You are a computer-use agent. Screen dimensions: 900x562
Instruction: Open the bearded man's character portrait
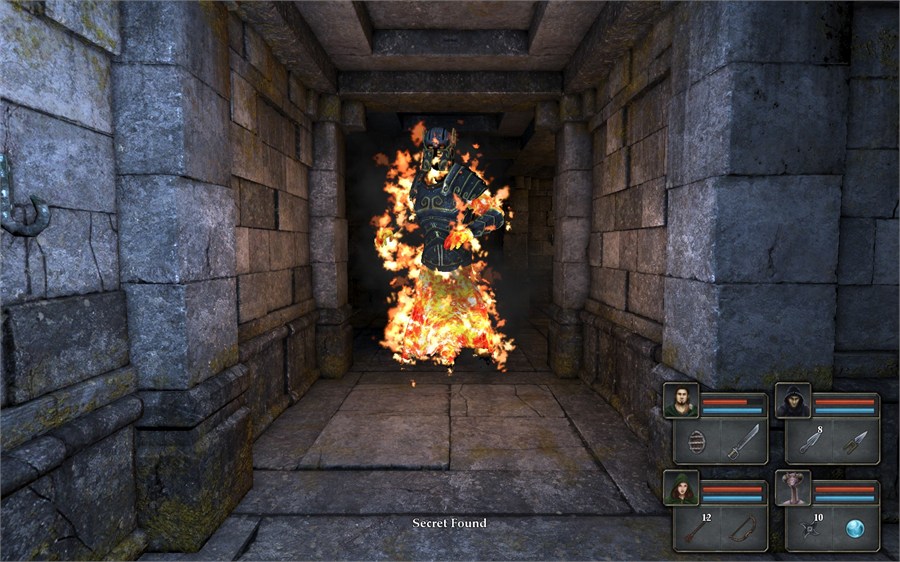click(681, 401)
